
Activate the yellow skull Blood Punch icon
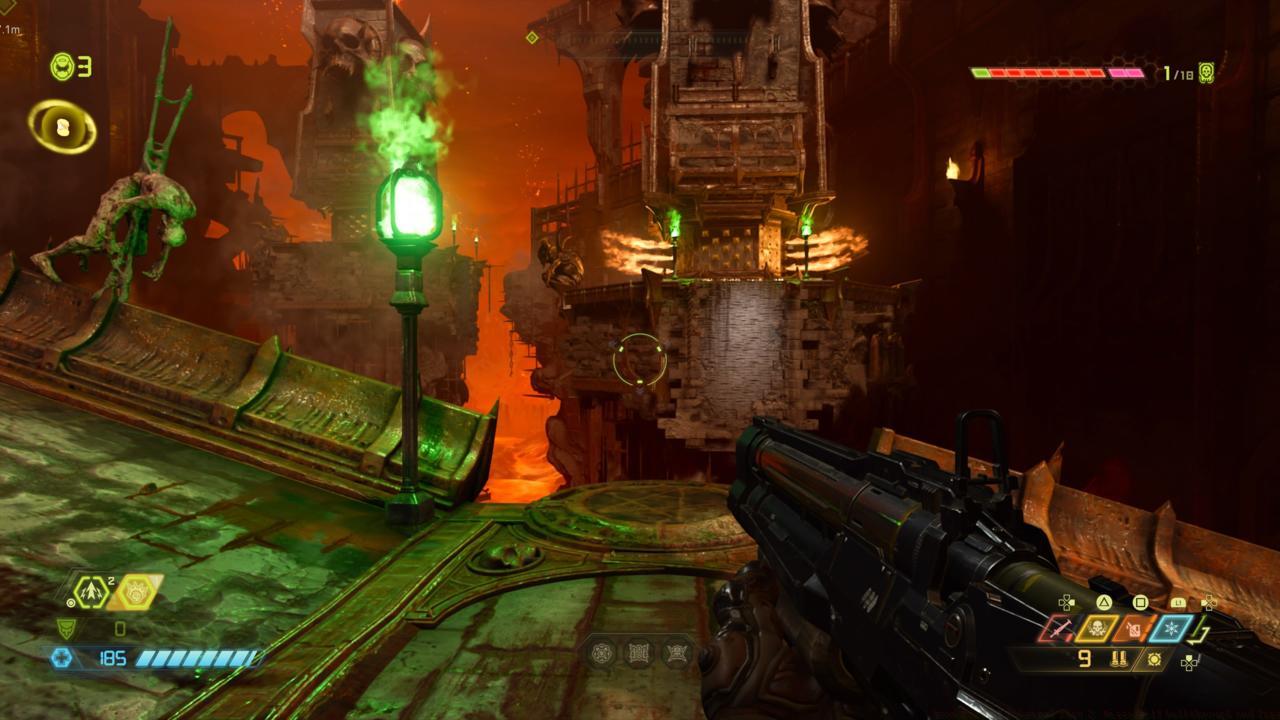(x=1097, y=628)
